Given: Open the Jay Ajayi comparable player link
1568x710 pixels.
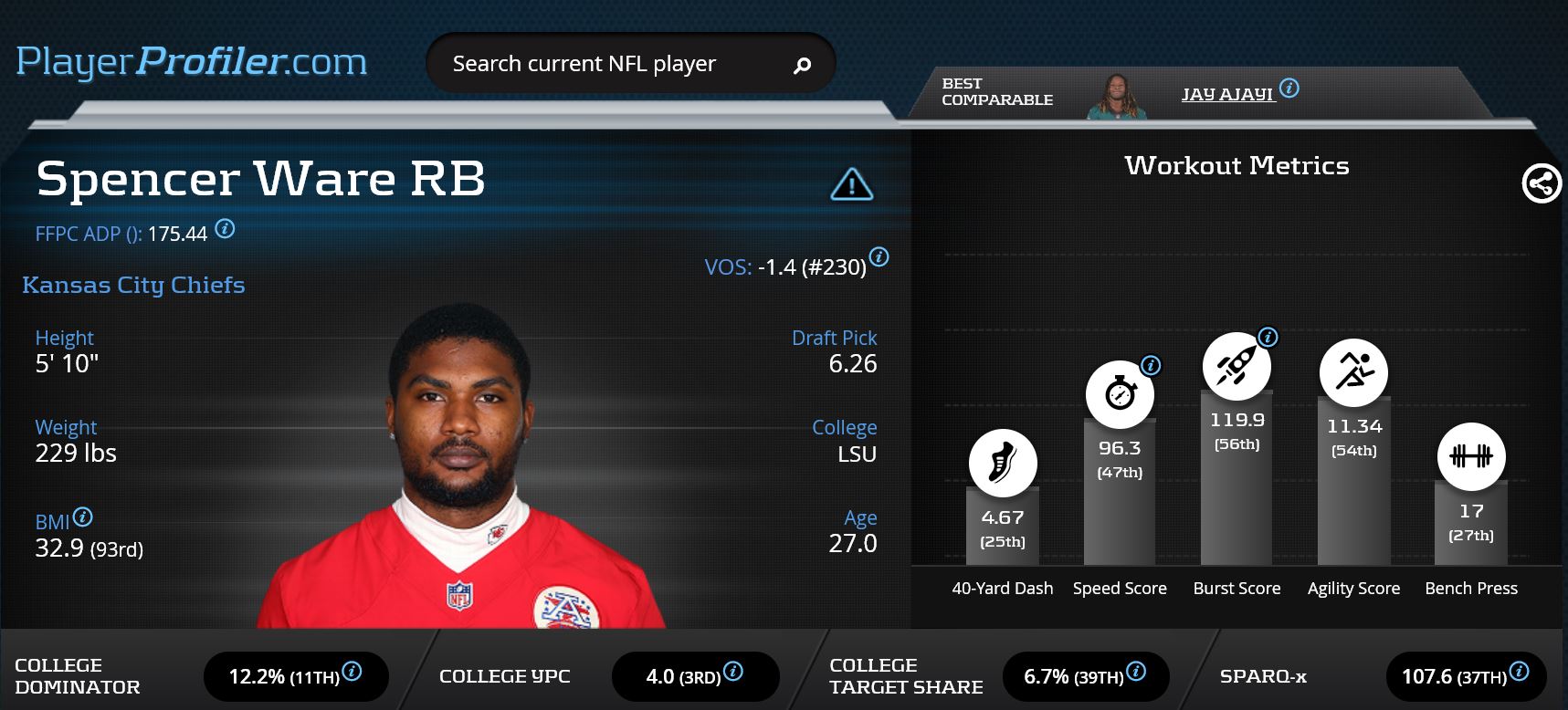Looking at the screenshot, I should [x=1226, y=94].
